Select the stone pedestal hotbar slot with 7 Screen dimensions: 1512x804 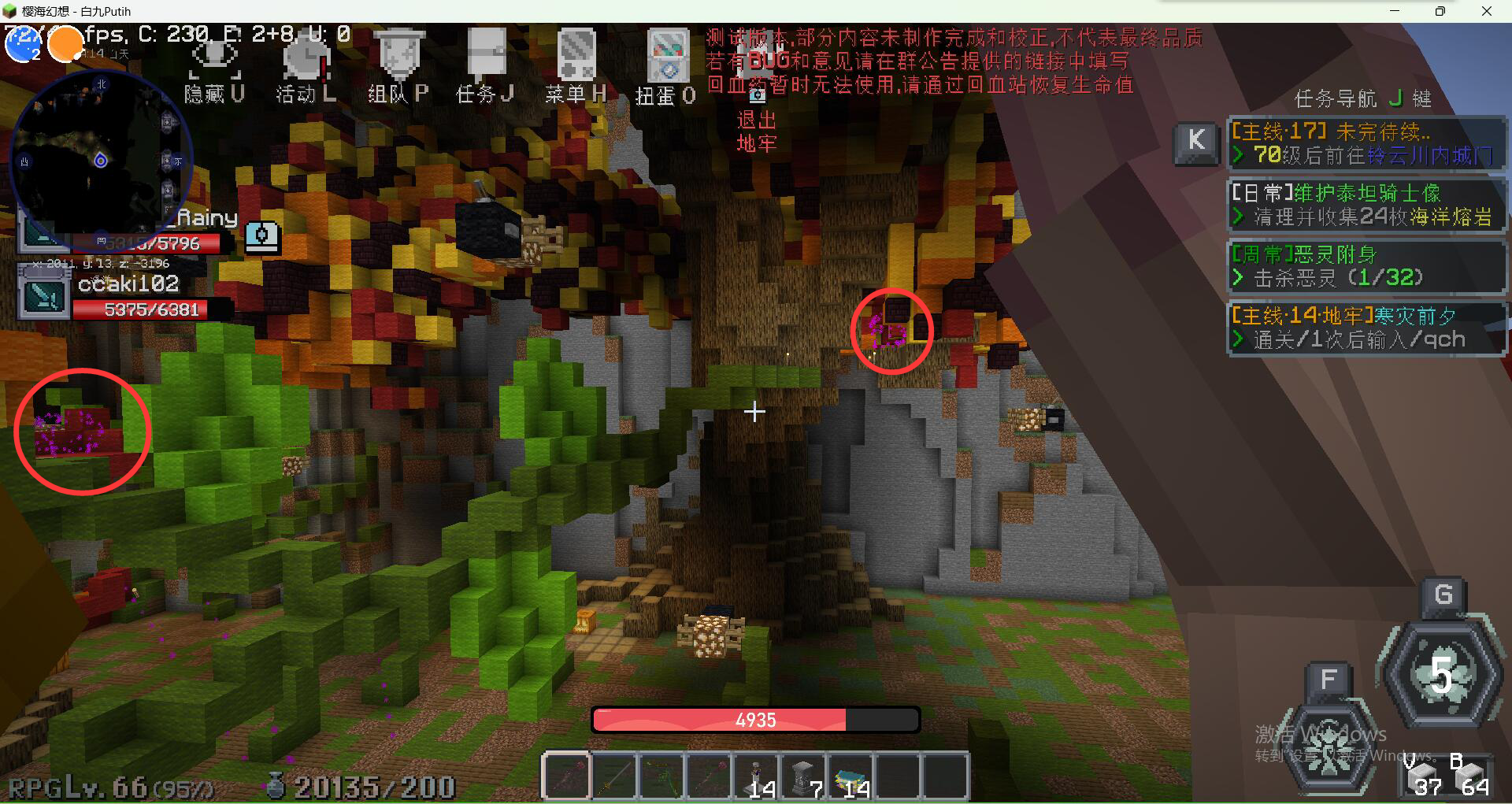point(802,776)
